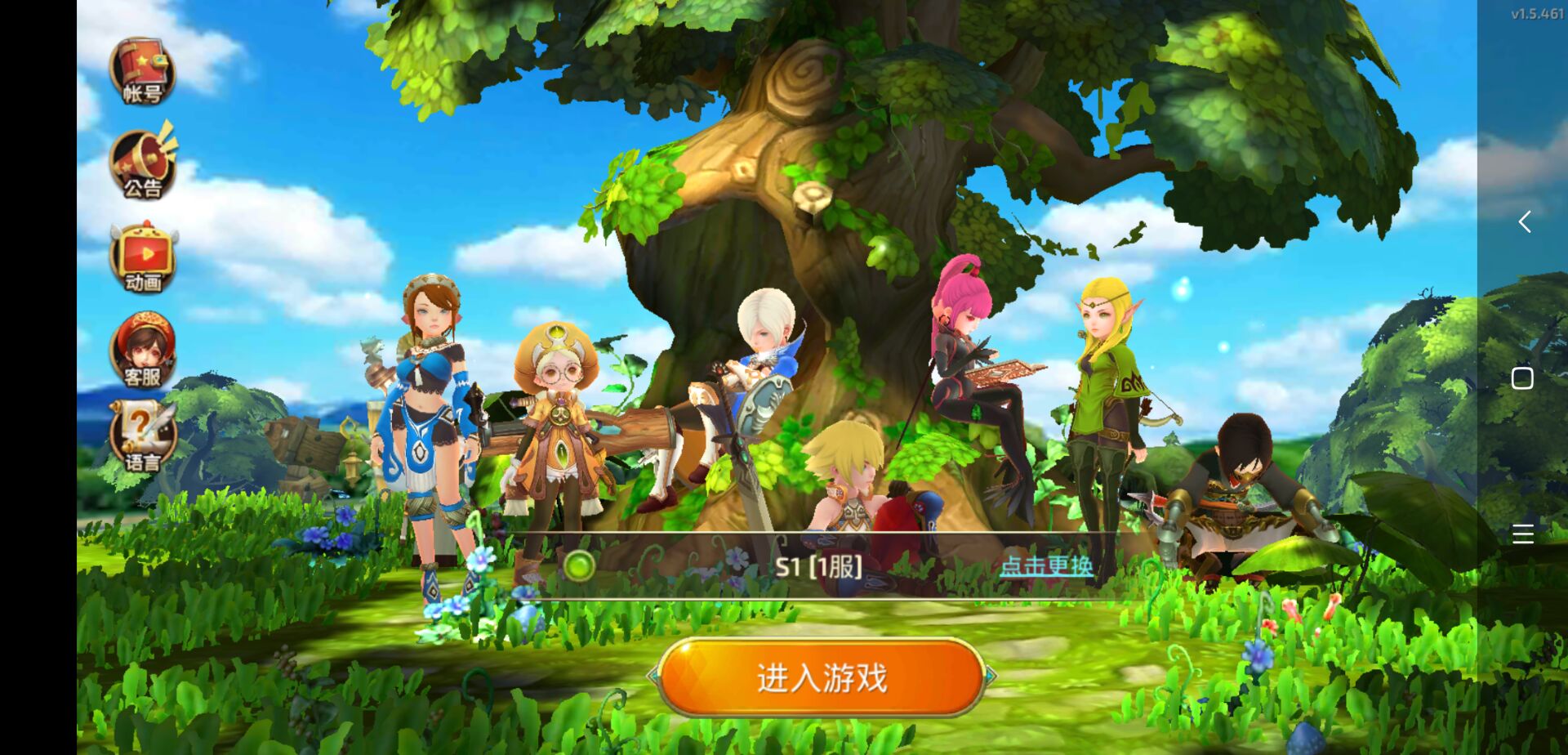This screenshot has width=1568, height=755.
Task: Tap the Android back arrow
Action: click(x=1524, y=221)
